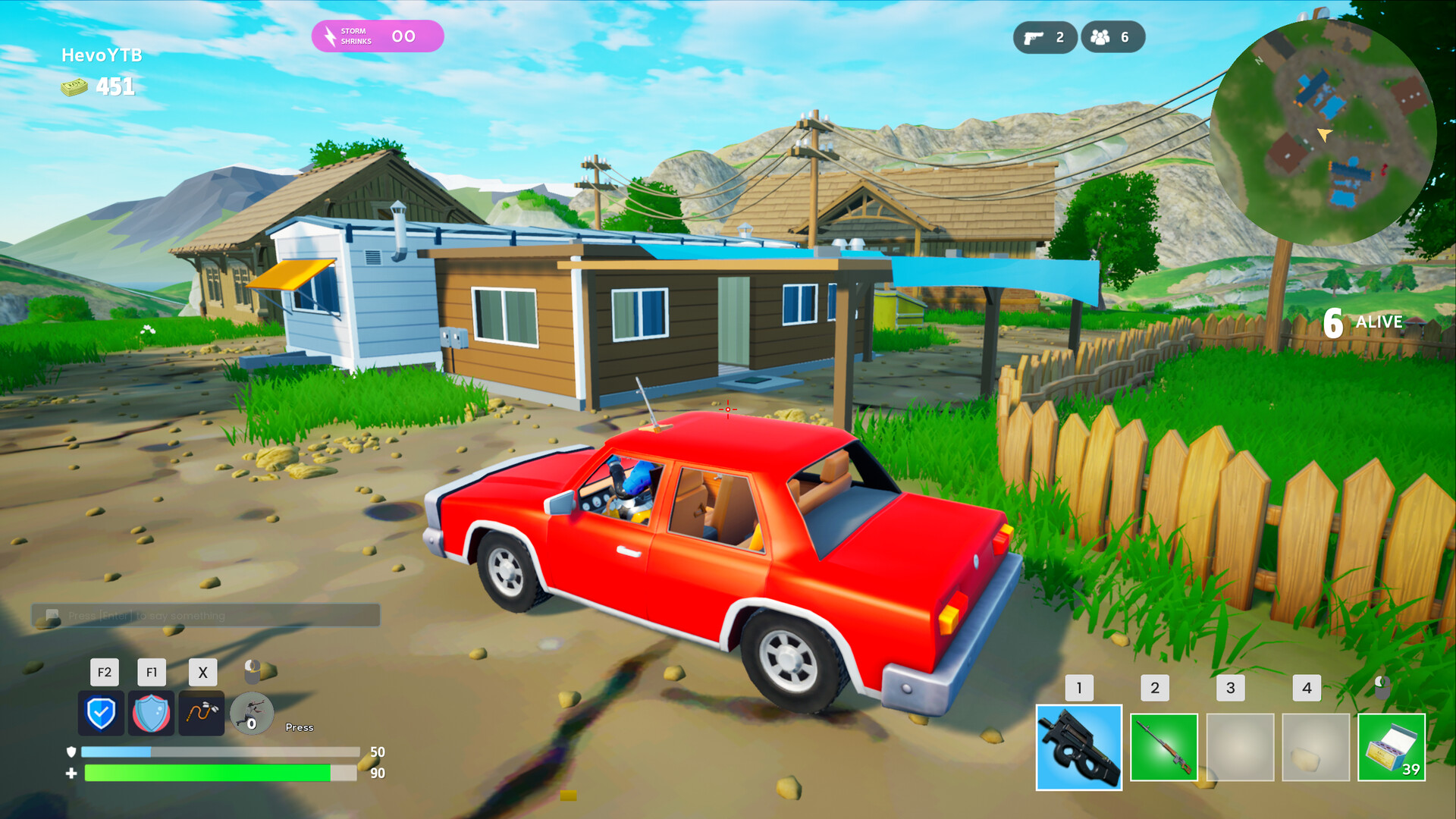Viewport: 1456px width, 819px height.
Task: Toggle the 6 ALIVE counter display
Action: (1360, 322)
